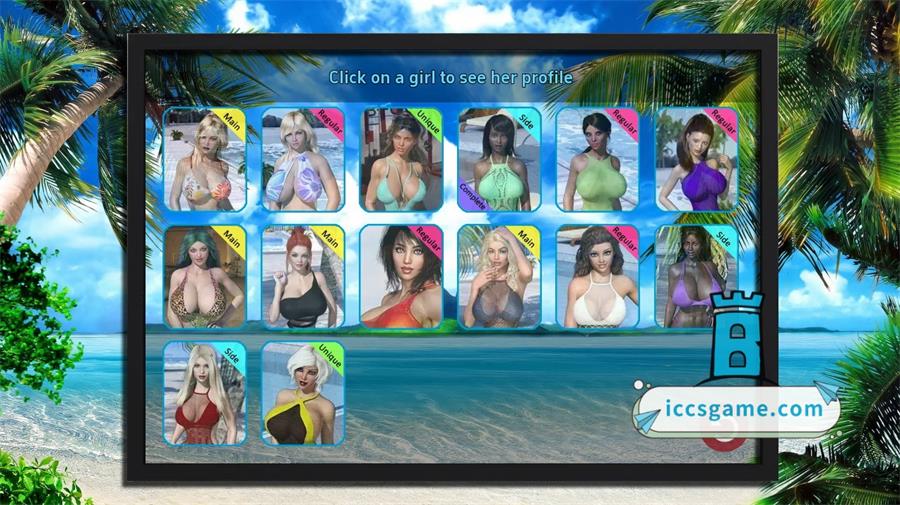900x505 pixels.
Task: Select the Side girl marked Complete
Action: [499, 160]
